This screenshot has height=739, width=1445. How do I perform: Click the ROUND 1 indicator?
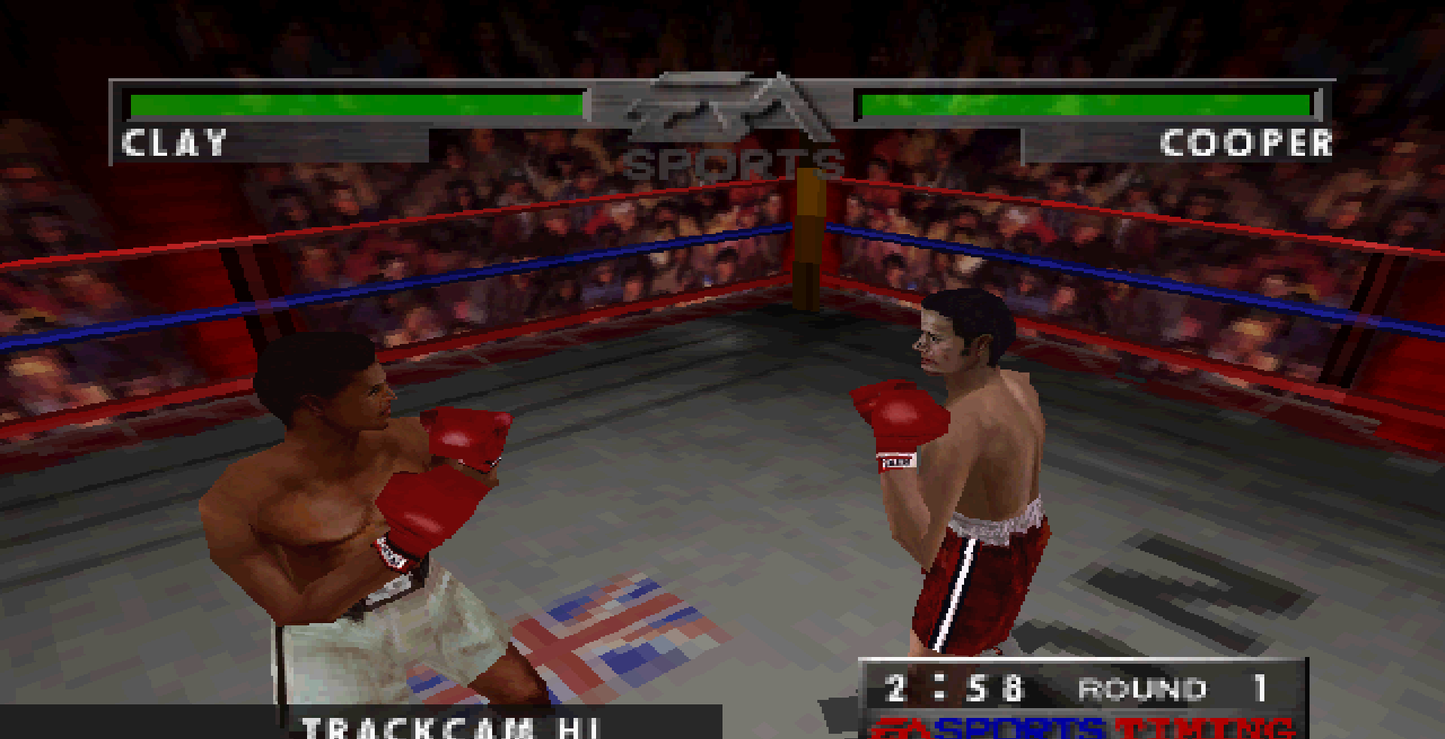click(1165, 688)
